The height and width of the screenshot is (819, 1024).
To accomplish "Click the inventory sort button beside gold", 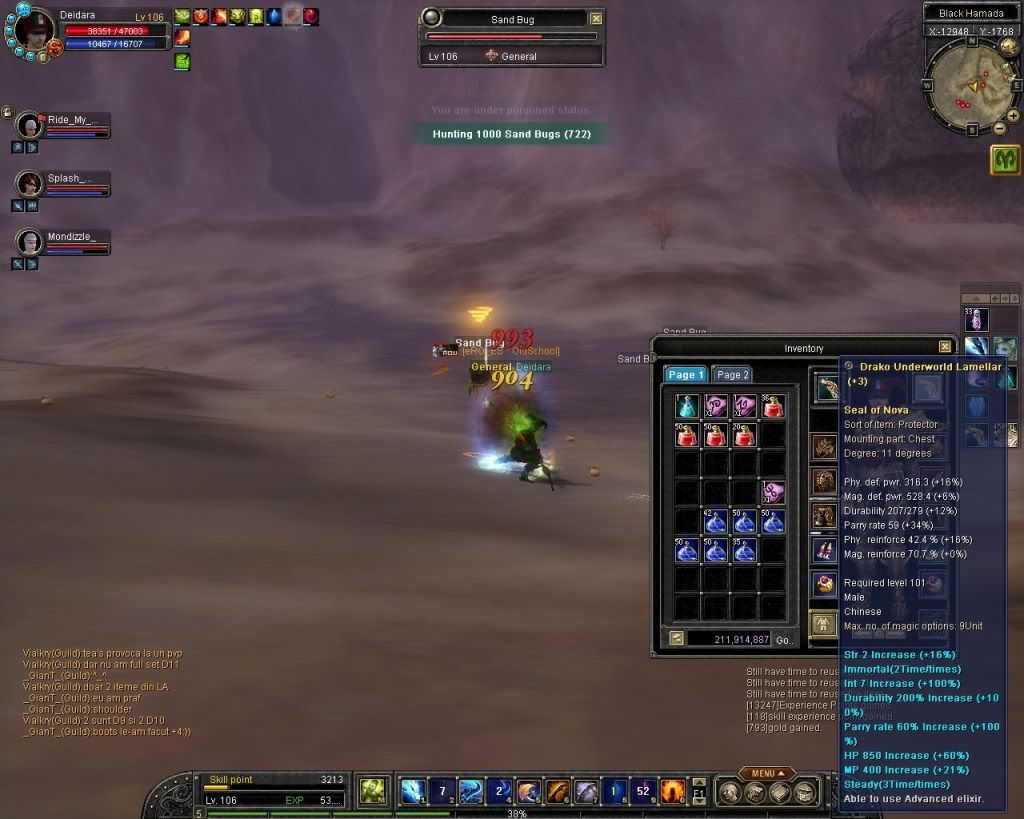I will coord(676,638).
